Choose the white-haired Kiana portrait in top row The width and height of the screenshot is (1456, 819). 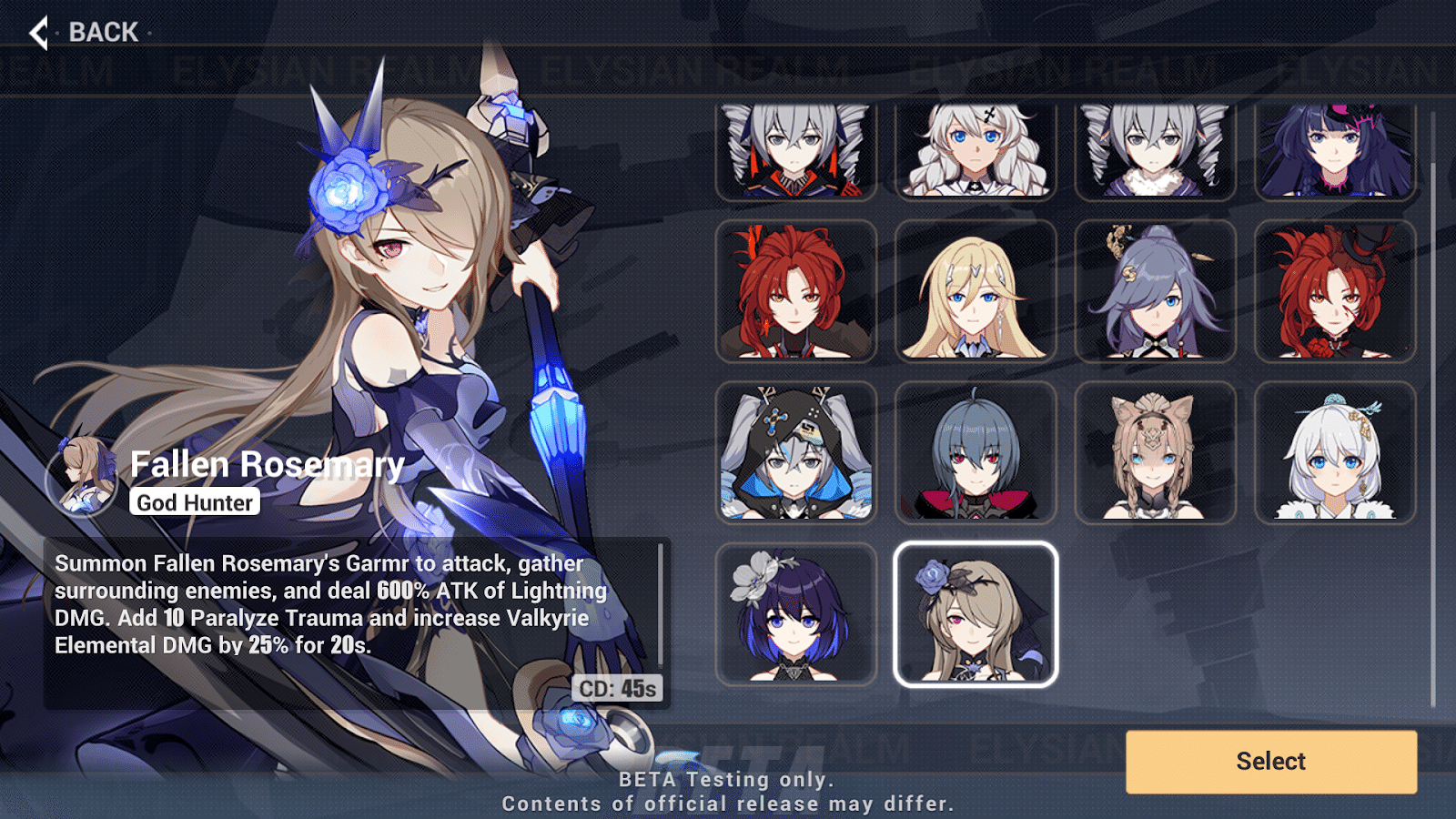tap(976, 148)
